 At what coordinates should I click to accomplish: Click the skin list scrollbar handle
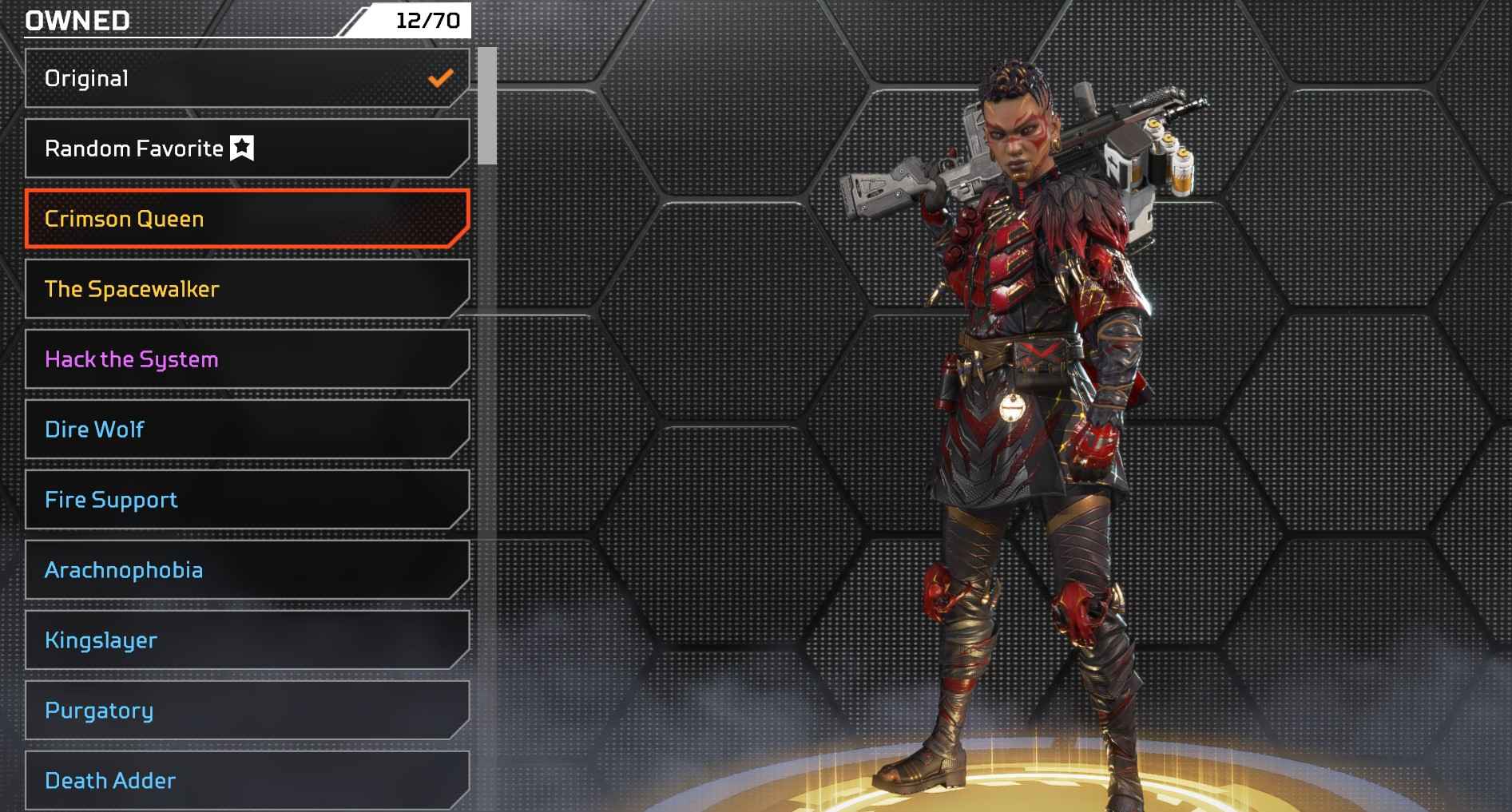[x=487, y=105]
